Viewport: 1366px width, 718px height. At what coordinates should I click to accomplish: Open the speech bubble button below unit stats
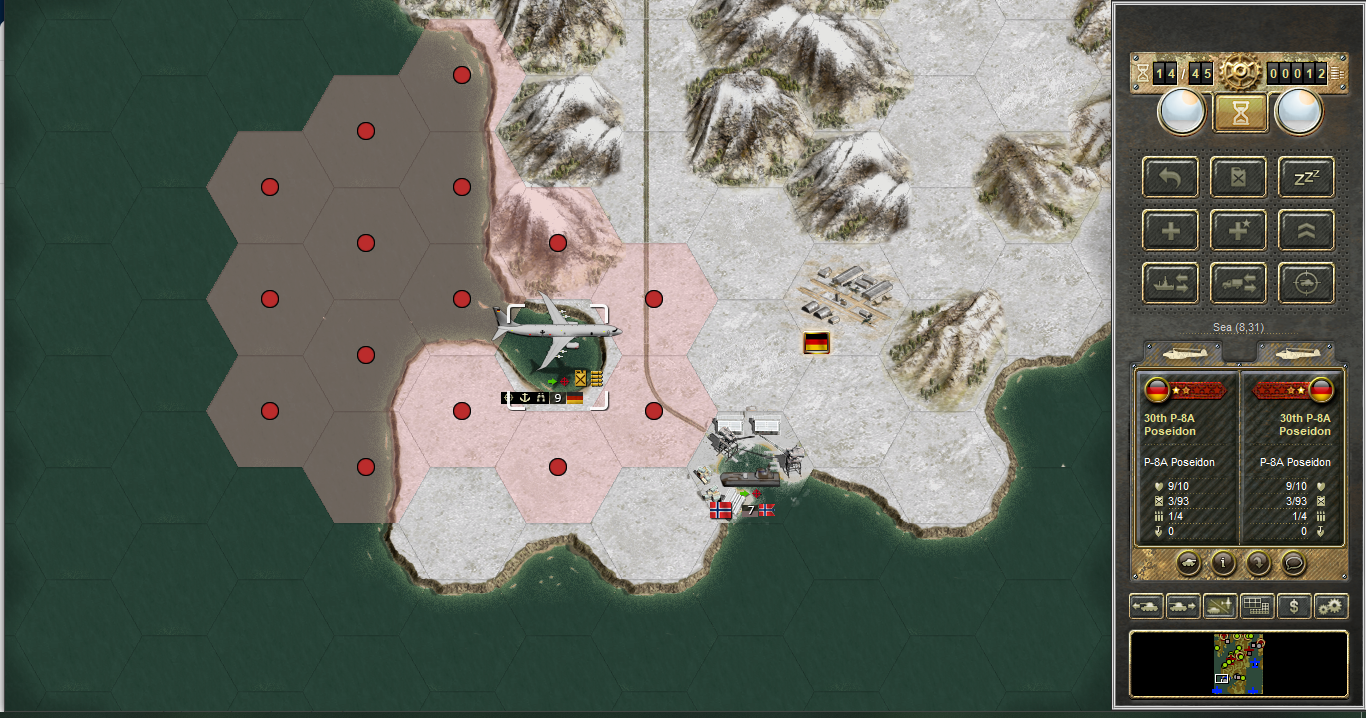[1294, 563]
